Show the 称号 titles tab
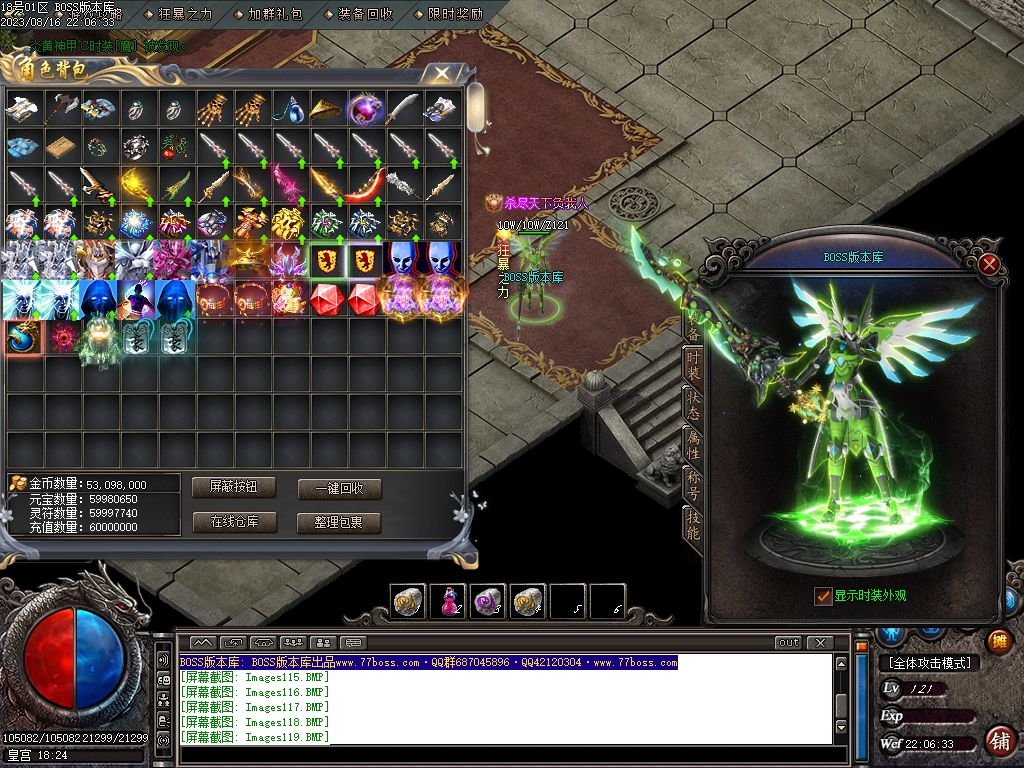The image size is (1024, 768). pos(692,484)
